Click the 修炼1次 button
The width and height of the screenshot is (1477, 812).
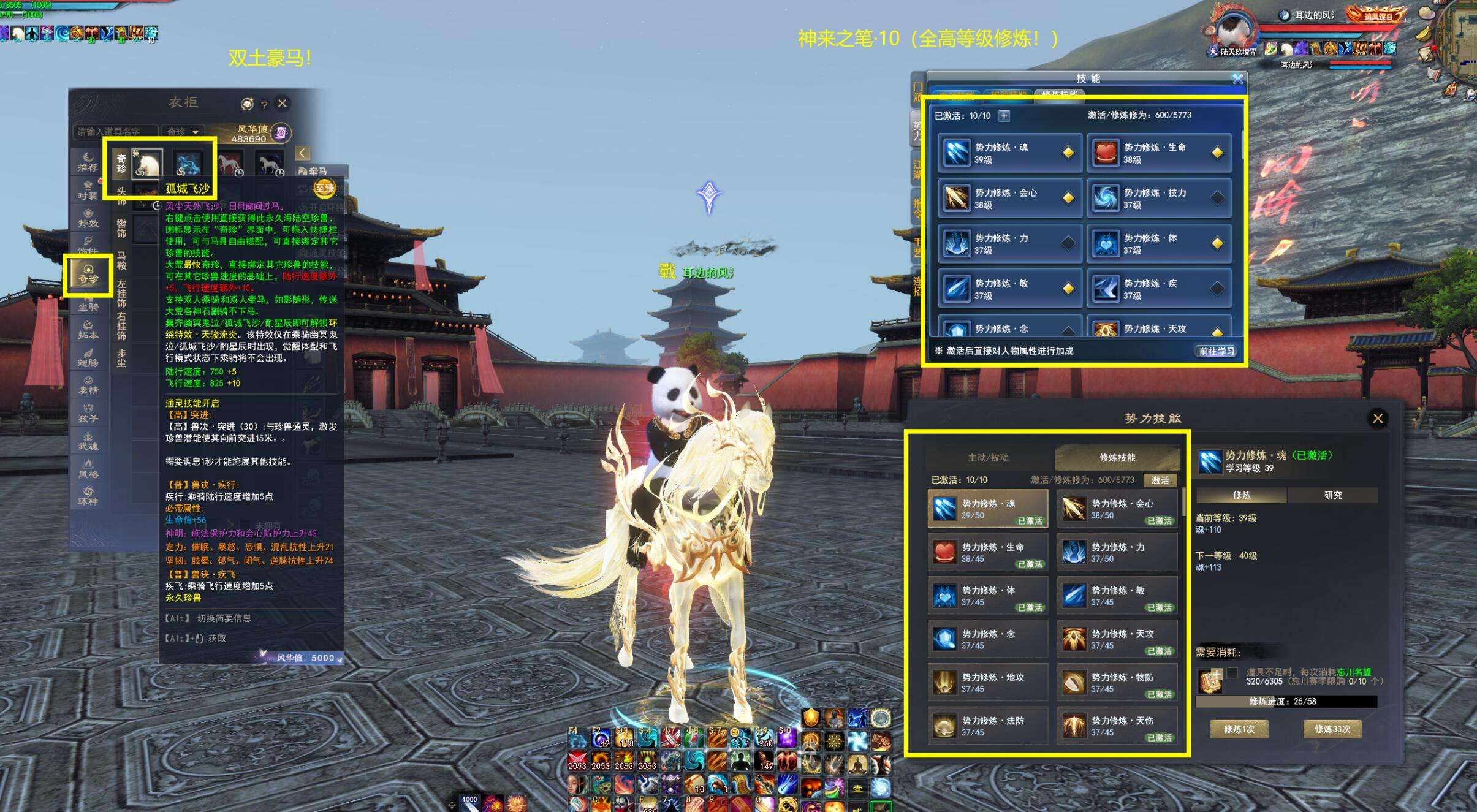pos(1239,729)
